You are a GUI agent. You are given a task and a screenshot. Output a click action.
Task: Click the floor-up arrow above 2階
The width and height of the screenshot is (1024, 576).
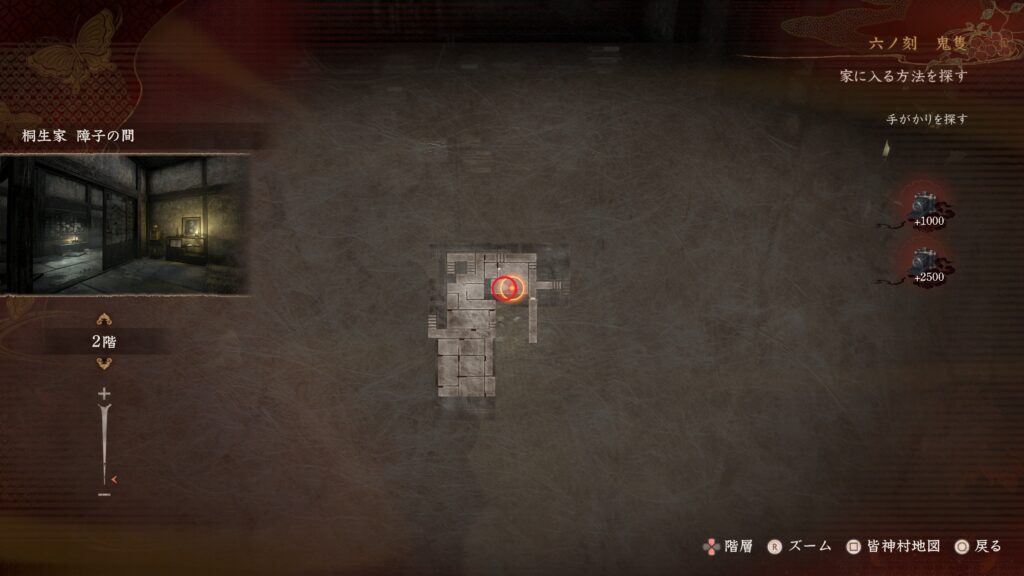[x=104, y=320]
